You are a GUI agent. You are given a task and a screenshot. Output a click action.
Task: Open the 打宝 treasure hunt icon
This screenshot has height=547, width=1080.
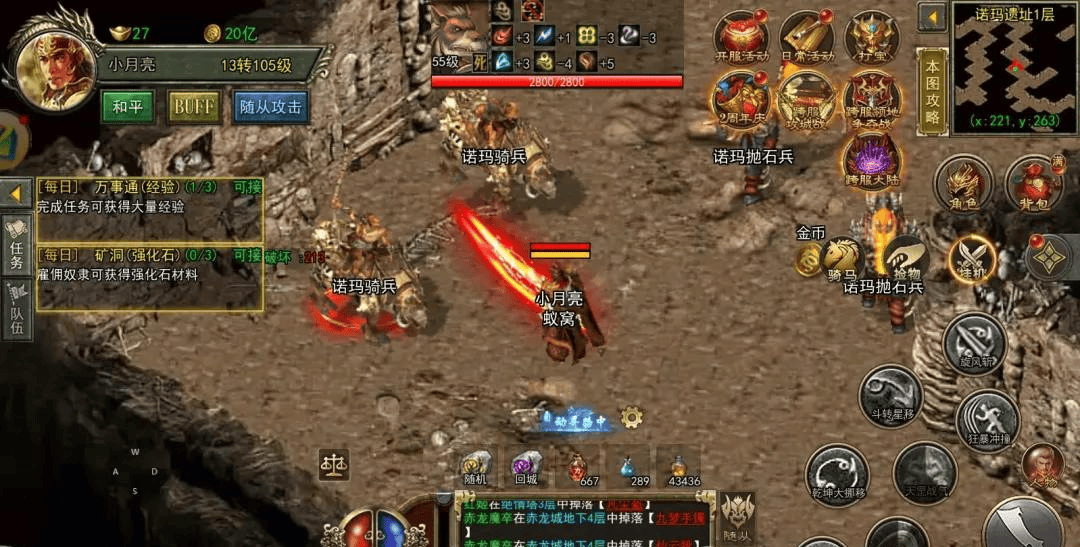tap(871, 37)
